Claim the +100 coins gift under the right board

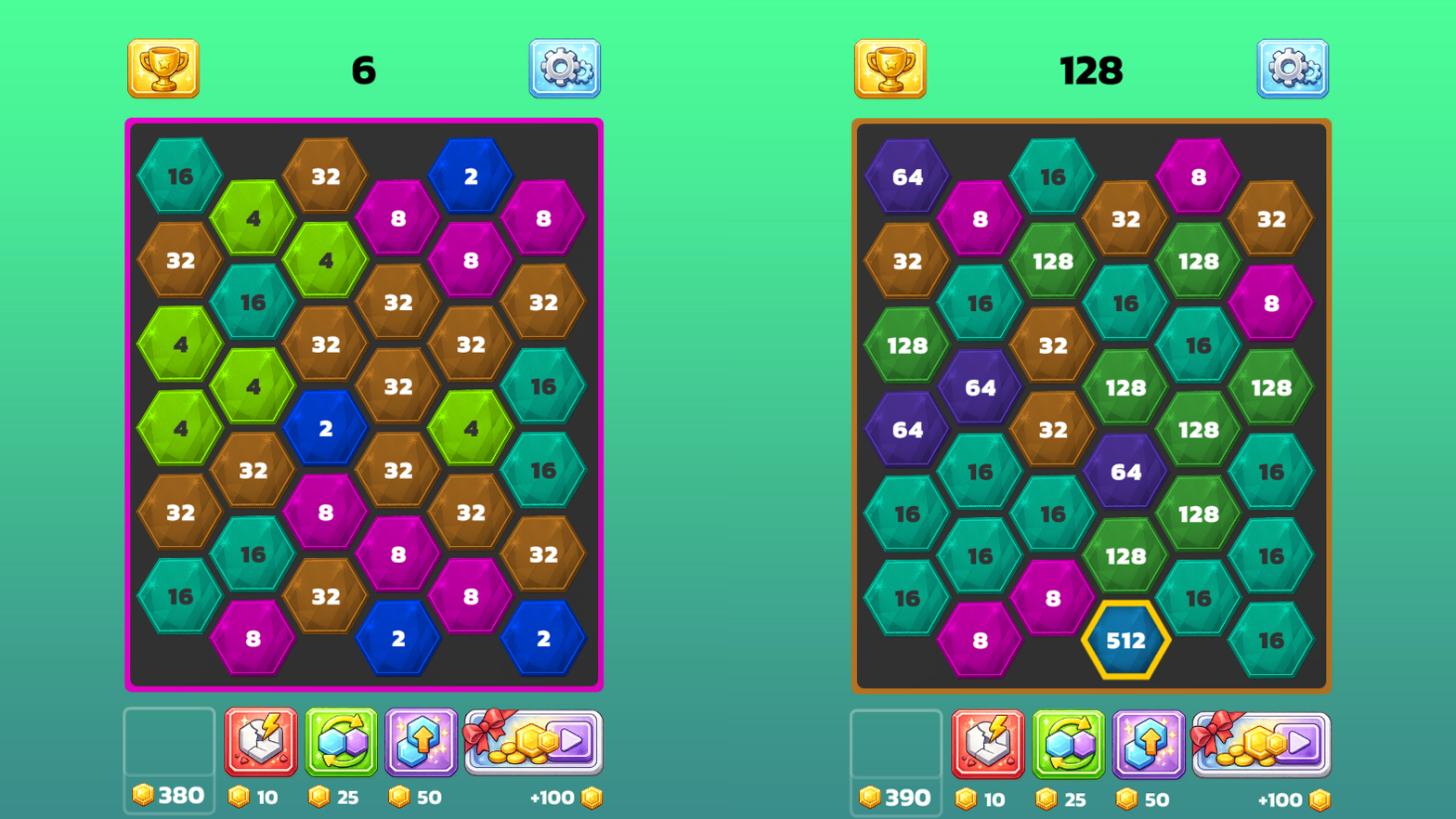coord(1257,743)
